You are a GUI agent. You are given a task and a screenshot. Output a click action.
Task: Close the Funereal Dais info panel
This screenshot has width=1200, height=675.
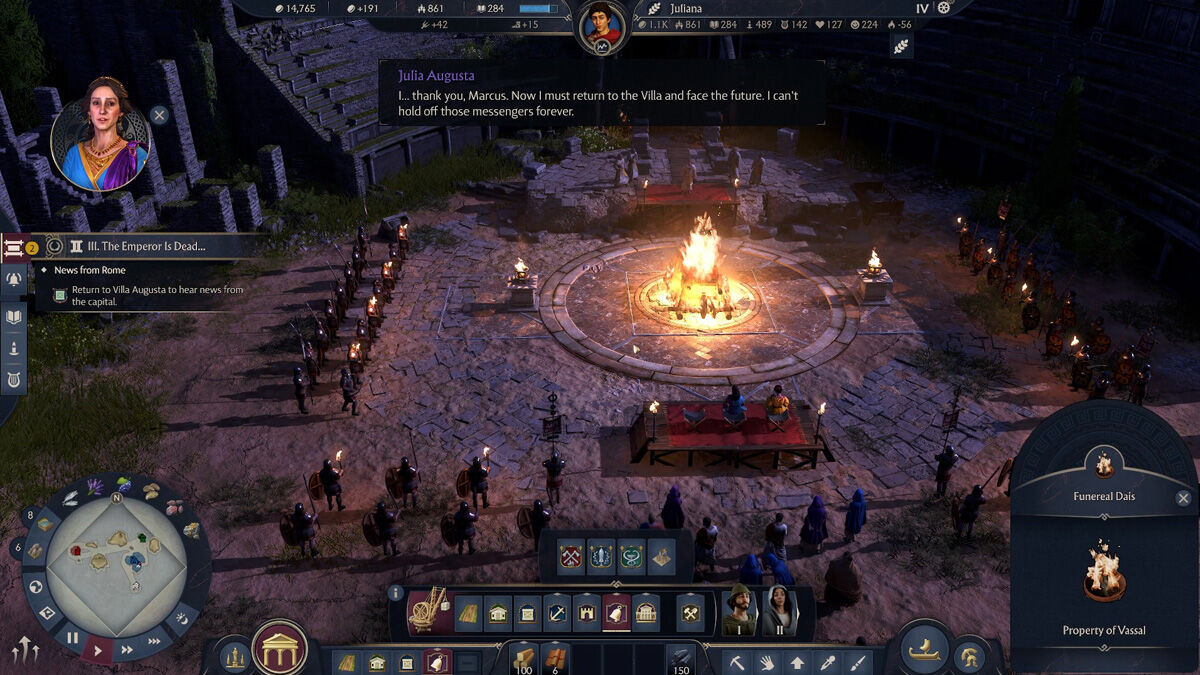1183,498
